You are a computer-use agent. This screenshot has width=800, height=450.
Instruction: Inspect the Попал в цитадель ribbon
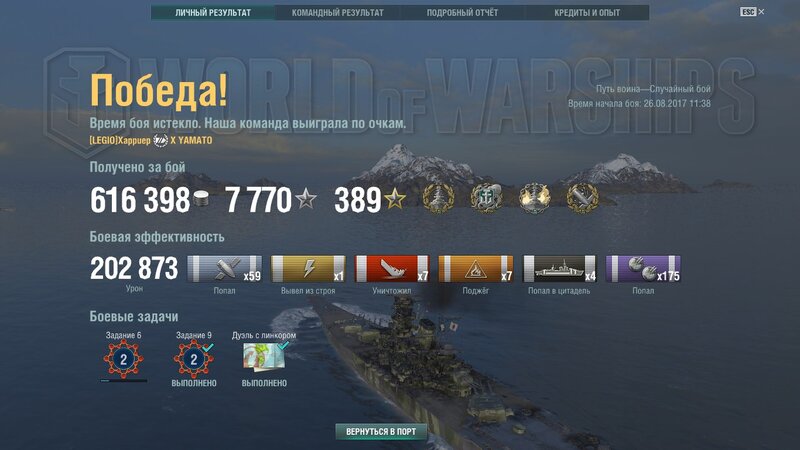(x=561, y=269)
